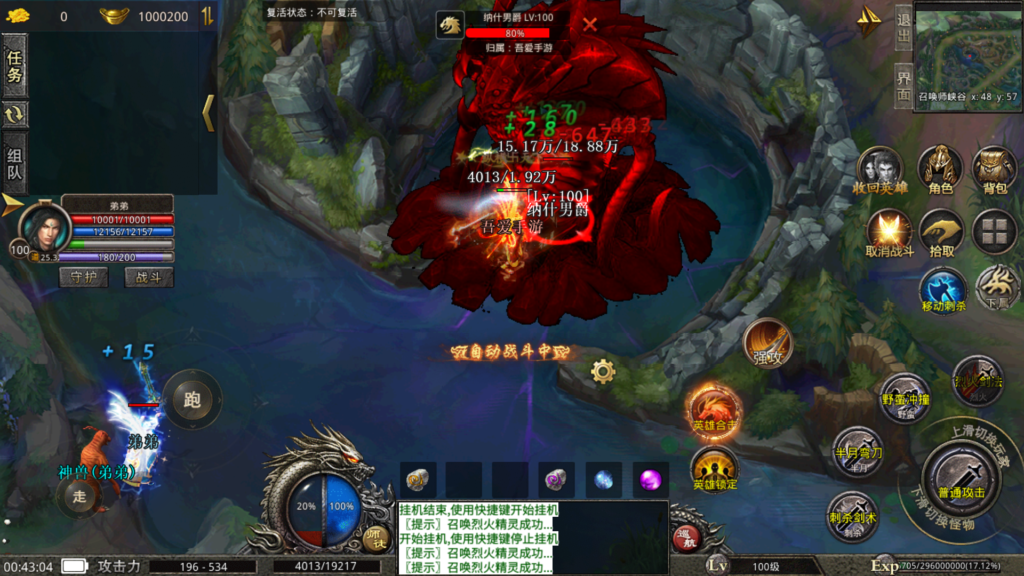Switch hero to 守护 guard mode
Image resolution: width=1024 pixels, height=576 pixels.
[x=84, y=277]
